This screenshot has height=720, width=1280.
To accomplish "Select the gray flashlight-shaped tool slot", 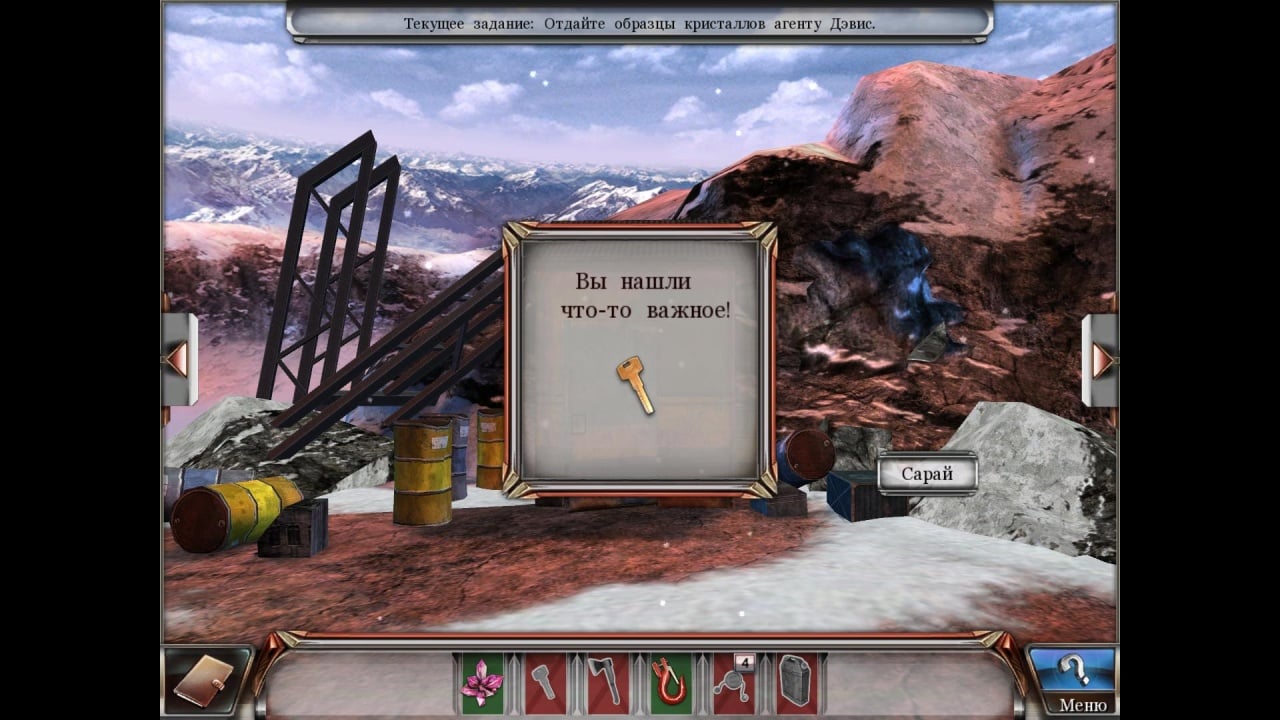I will pyautogui.click(x=545, y=683).
